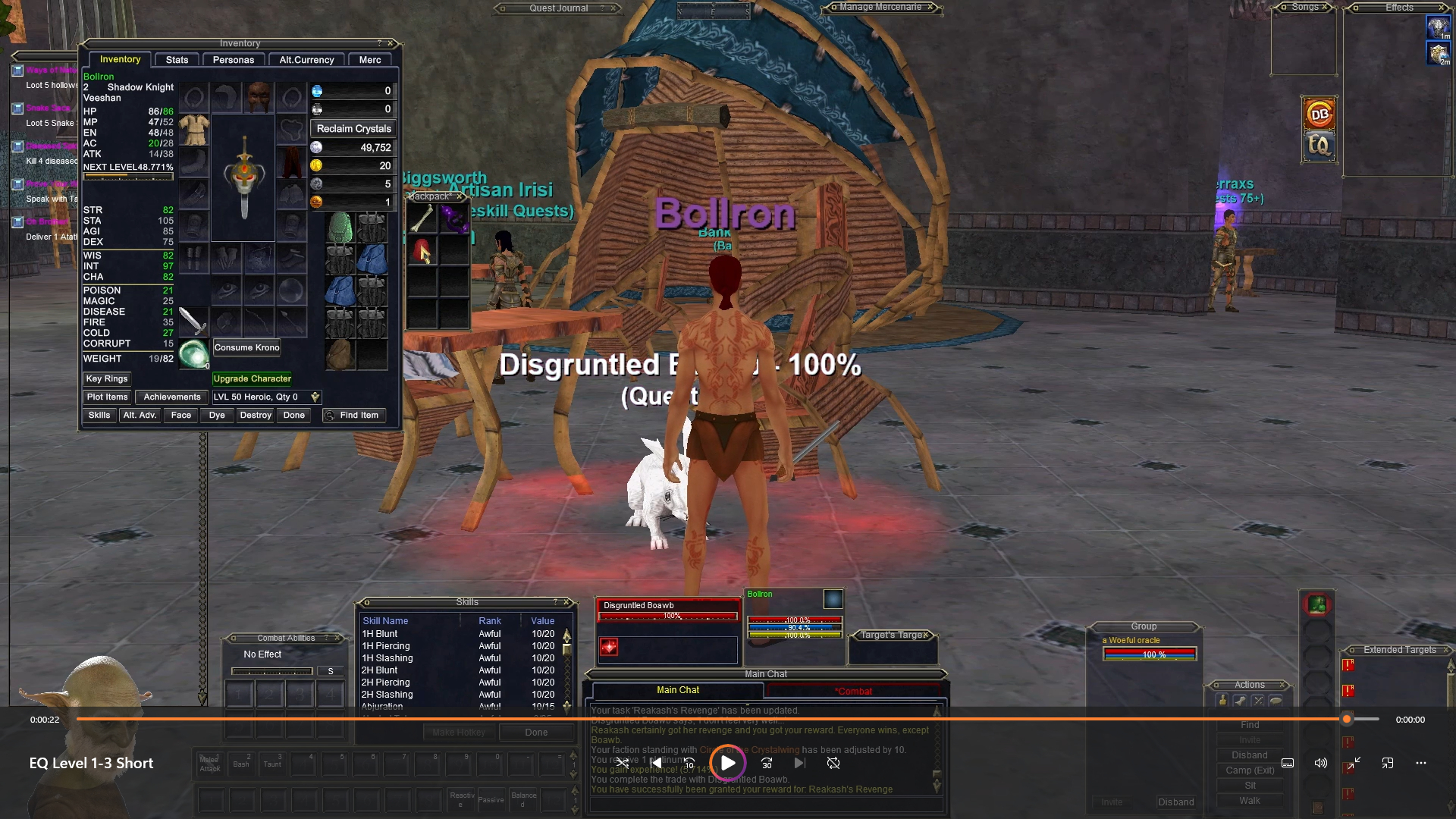Open the Dye window

[x=217, y=416]
